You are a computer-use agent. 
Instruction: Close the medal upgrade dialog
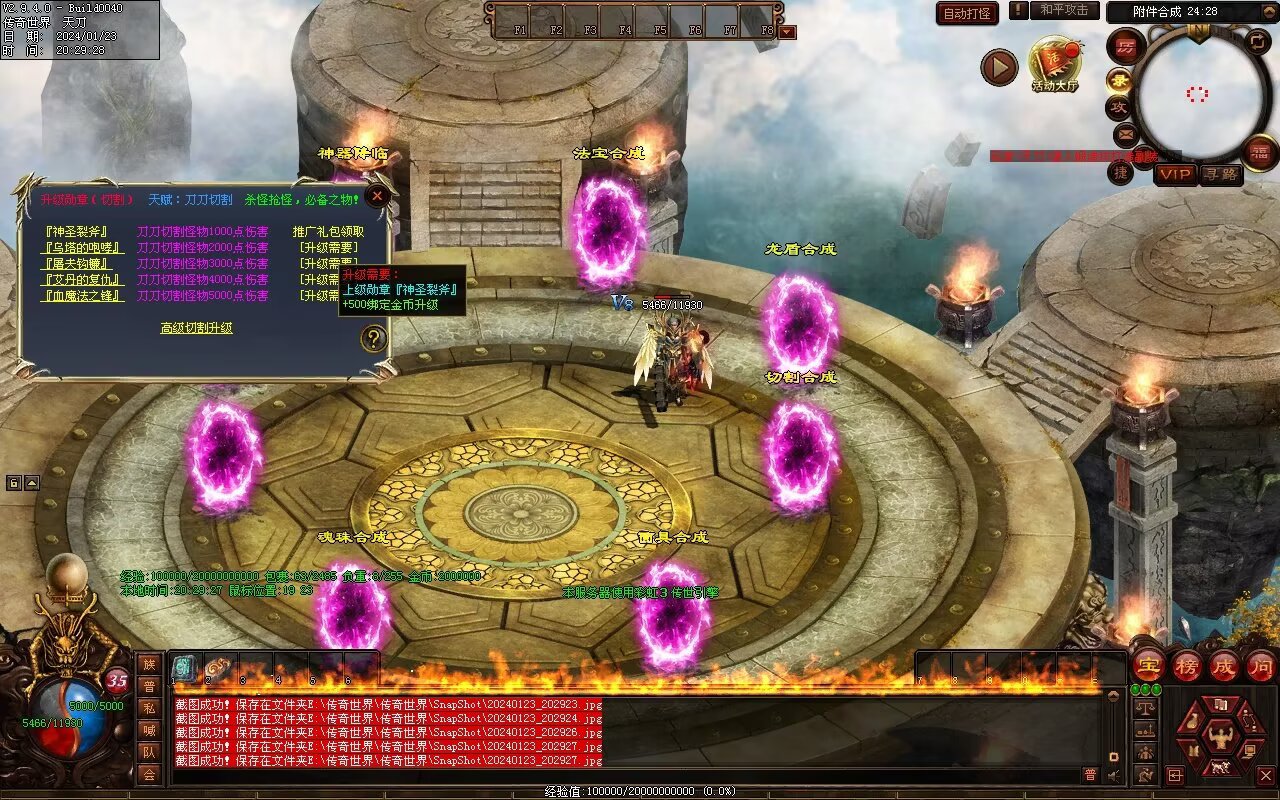point(377,196)
